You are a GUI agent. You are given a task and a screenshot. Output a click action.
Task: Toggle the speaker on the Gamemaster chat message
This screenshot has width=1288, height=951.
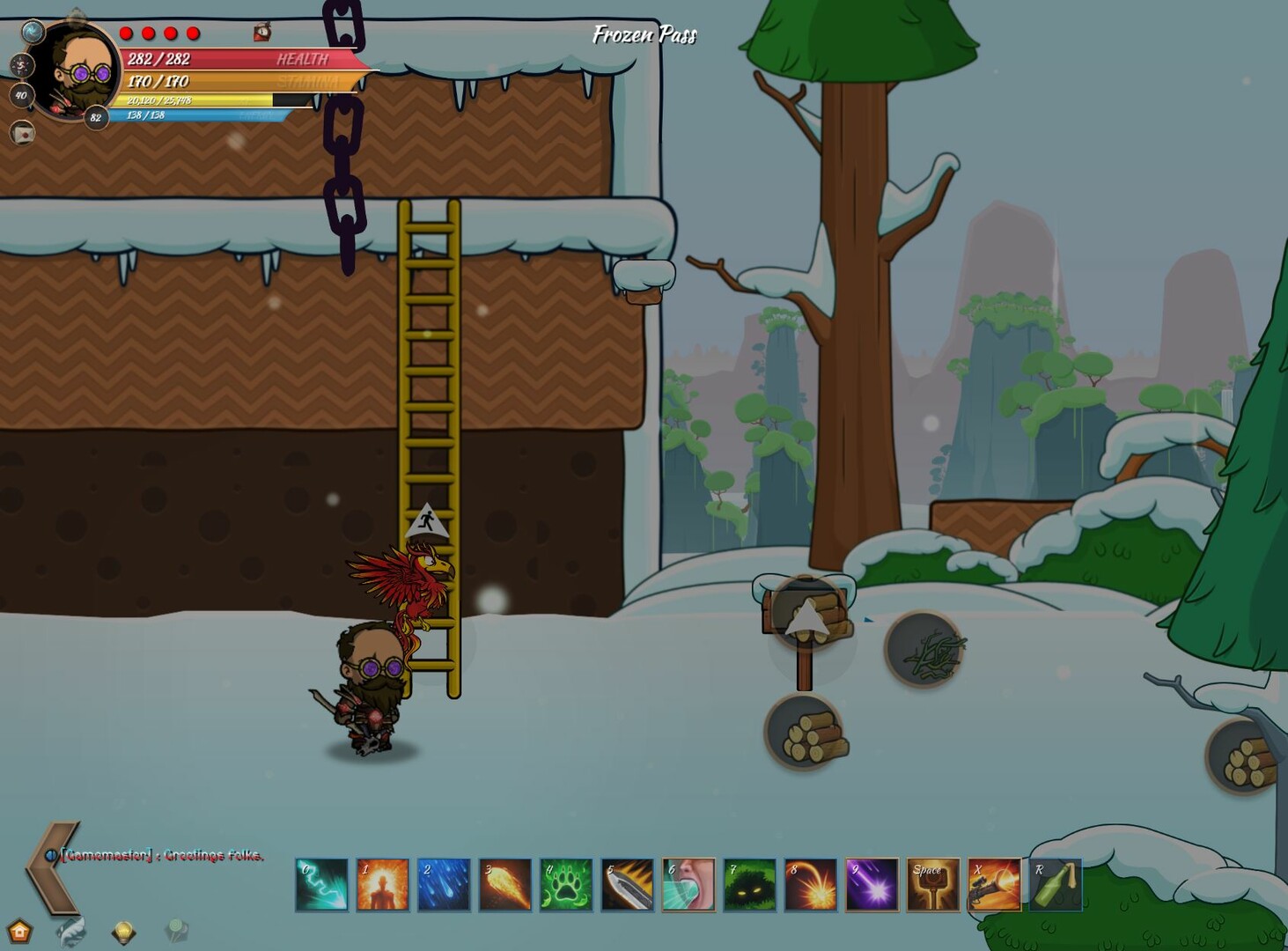point(51,856)
